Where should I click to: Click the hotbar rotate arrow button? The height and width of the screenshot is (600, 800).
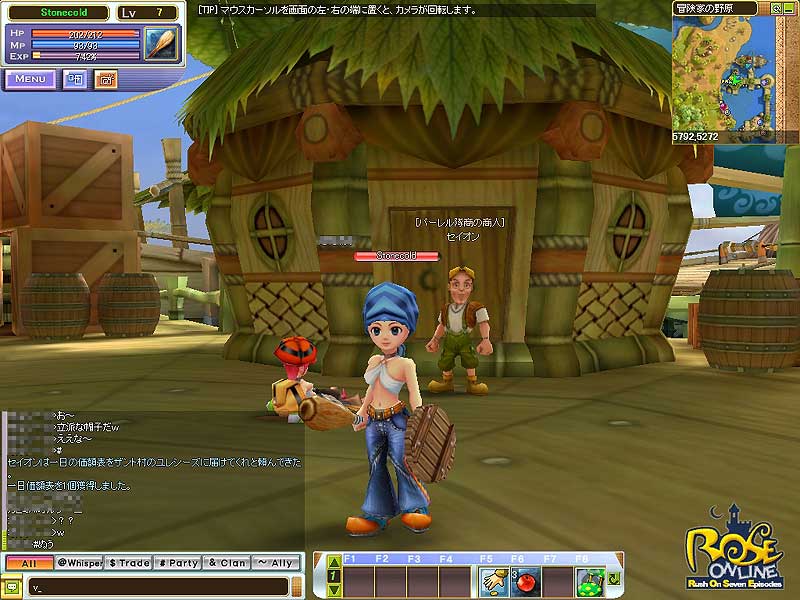(x=613, y=579)
